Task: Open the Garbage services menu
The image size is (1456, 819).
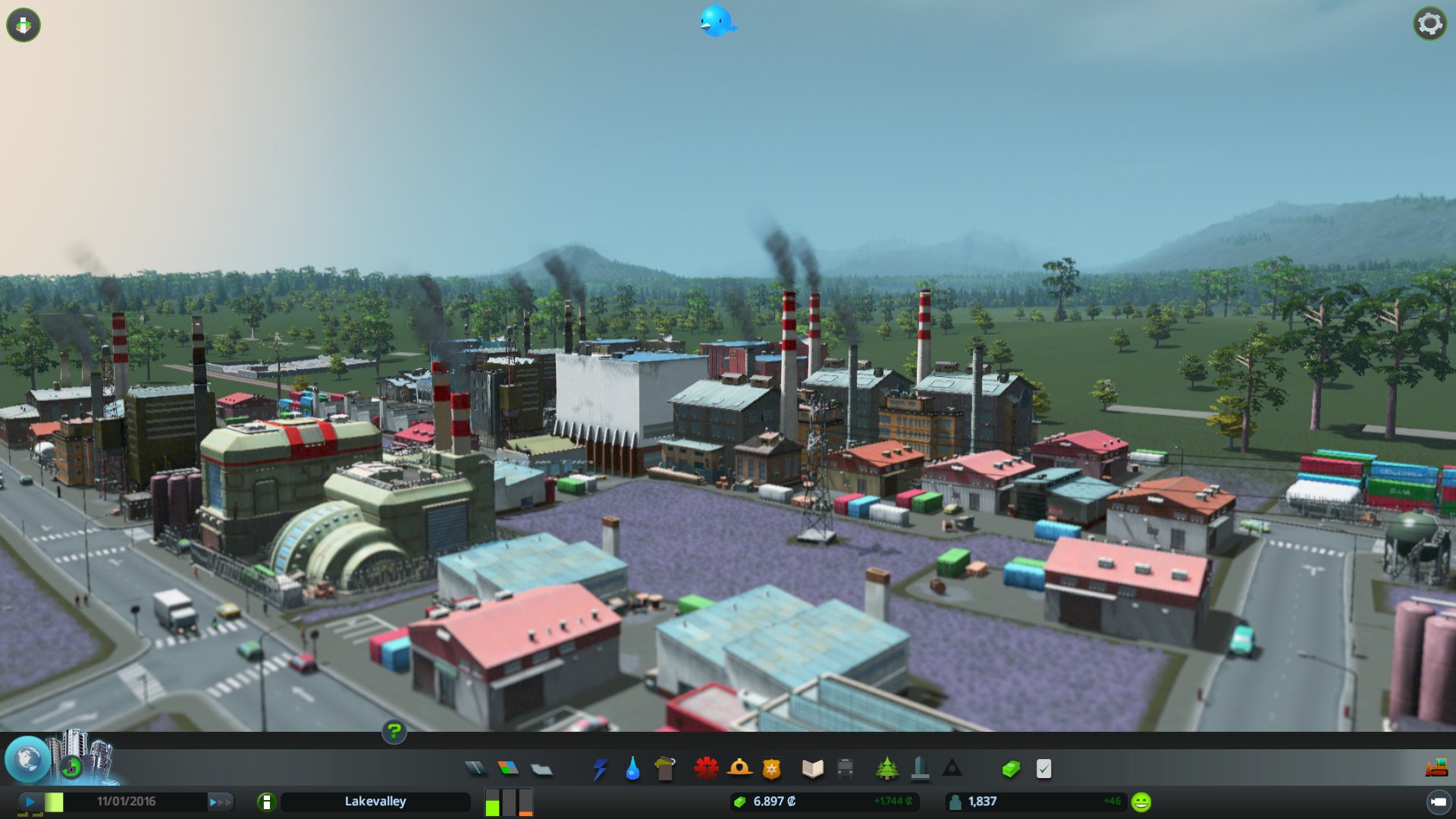Action: [x=664, y=768]
